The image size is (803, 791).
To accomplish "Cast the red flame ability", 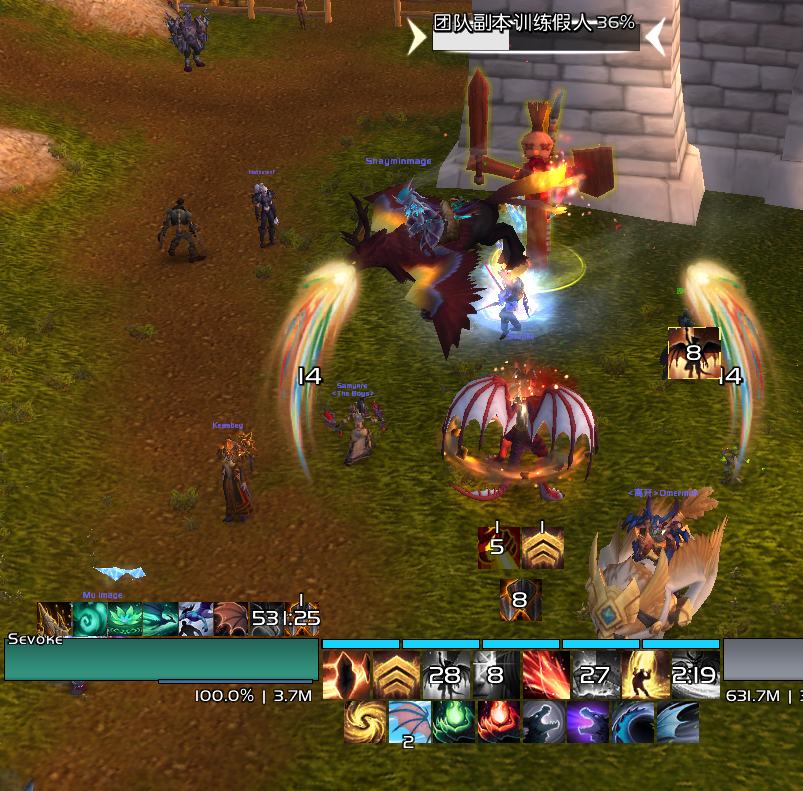I will pyautogui.click(x=498, y=721).
